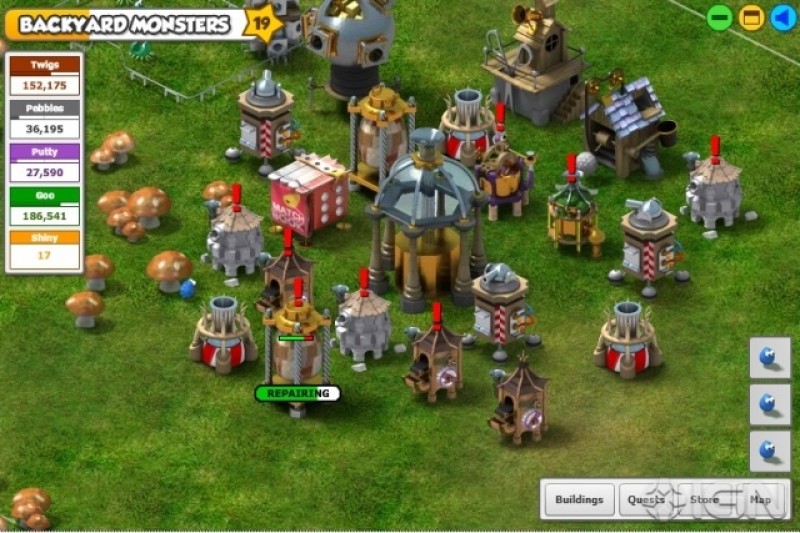Show the Quests list
The height and width of the screenshot is (533, 800).
pyautogui.click(x=646, y=499)
